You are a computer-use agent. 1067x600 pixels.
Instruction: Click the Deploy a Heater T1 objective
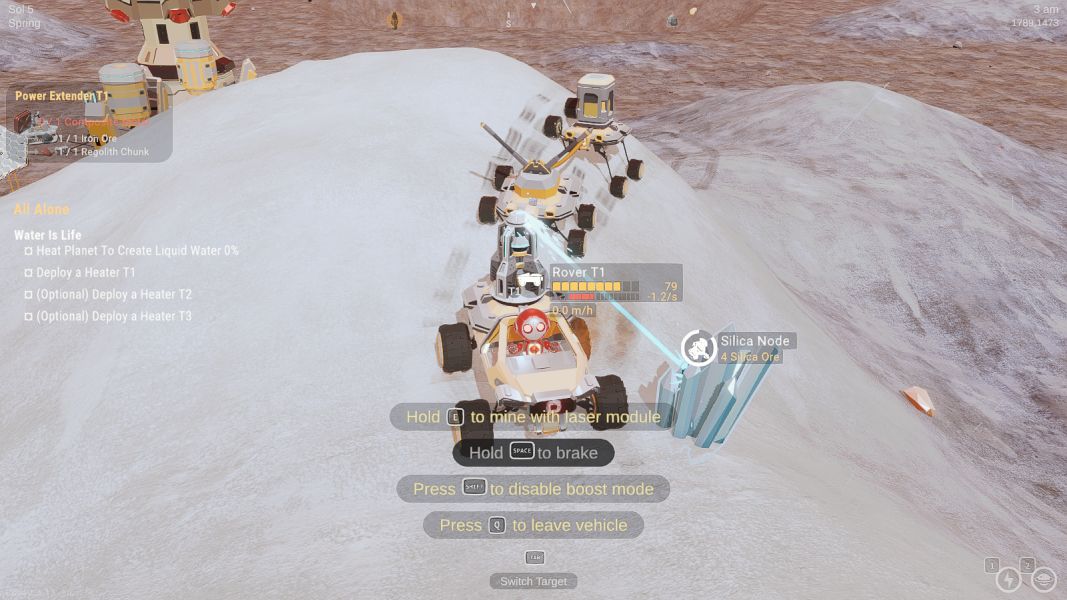coord(85,272)
